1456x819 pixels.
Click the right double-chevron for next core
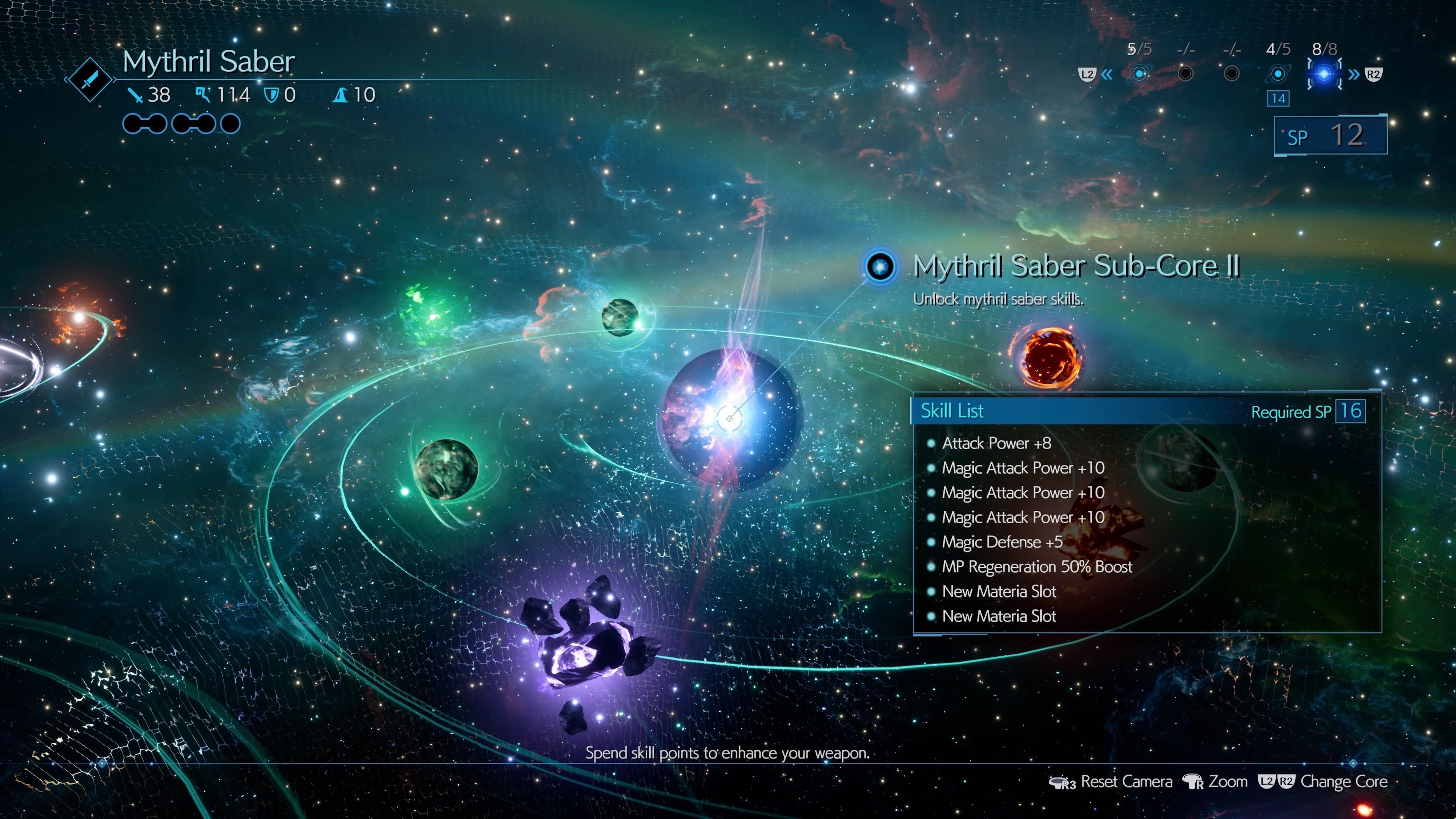pos(1354,74)
